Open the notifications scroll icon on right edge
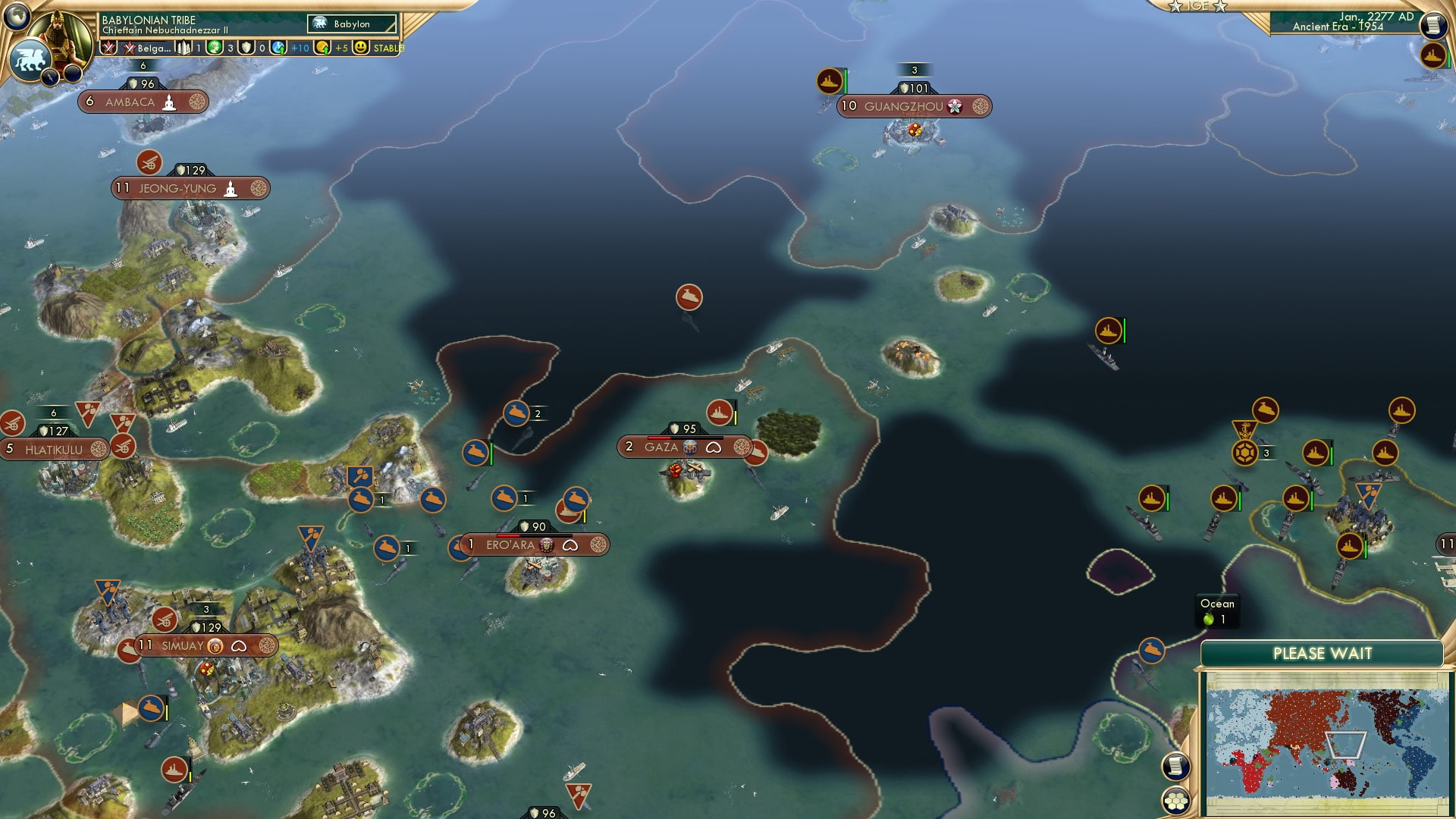The image size is (1456, 819). (x=1432, y=24)
